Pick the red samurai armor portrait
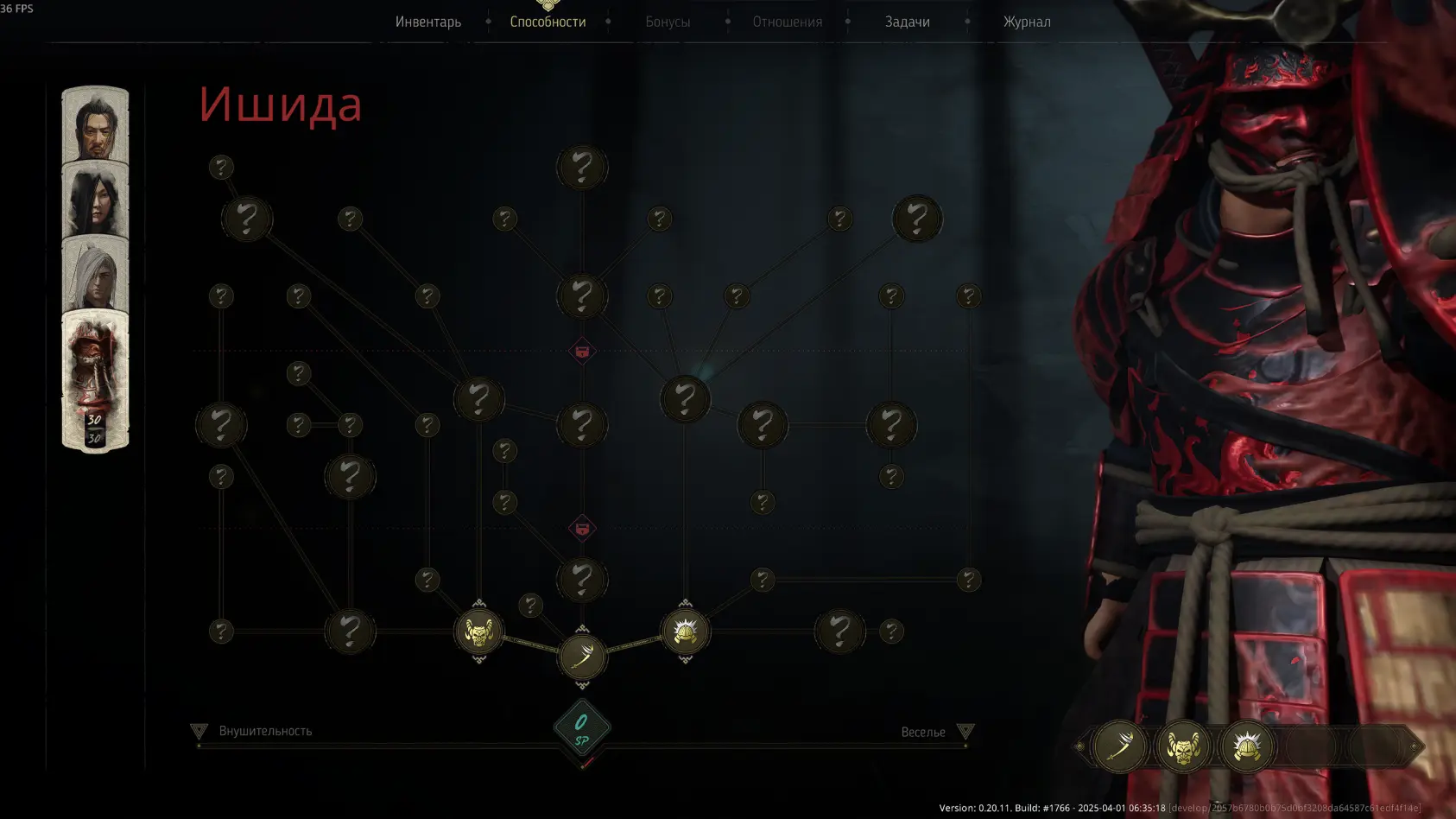The image size is (1456, 819). [95, 380]
